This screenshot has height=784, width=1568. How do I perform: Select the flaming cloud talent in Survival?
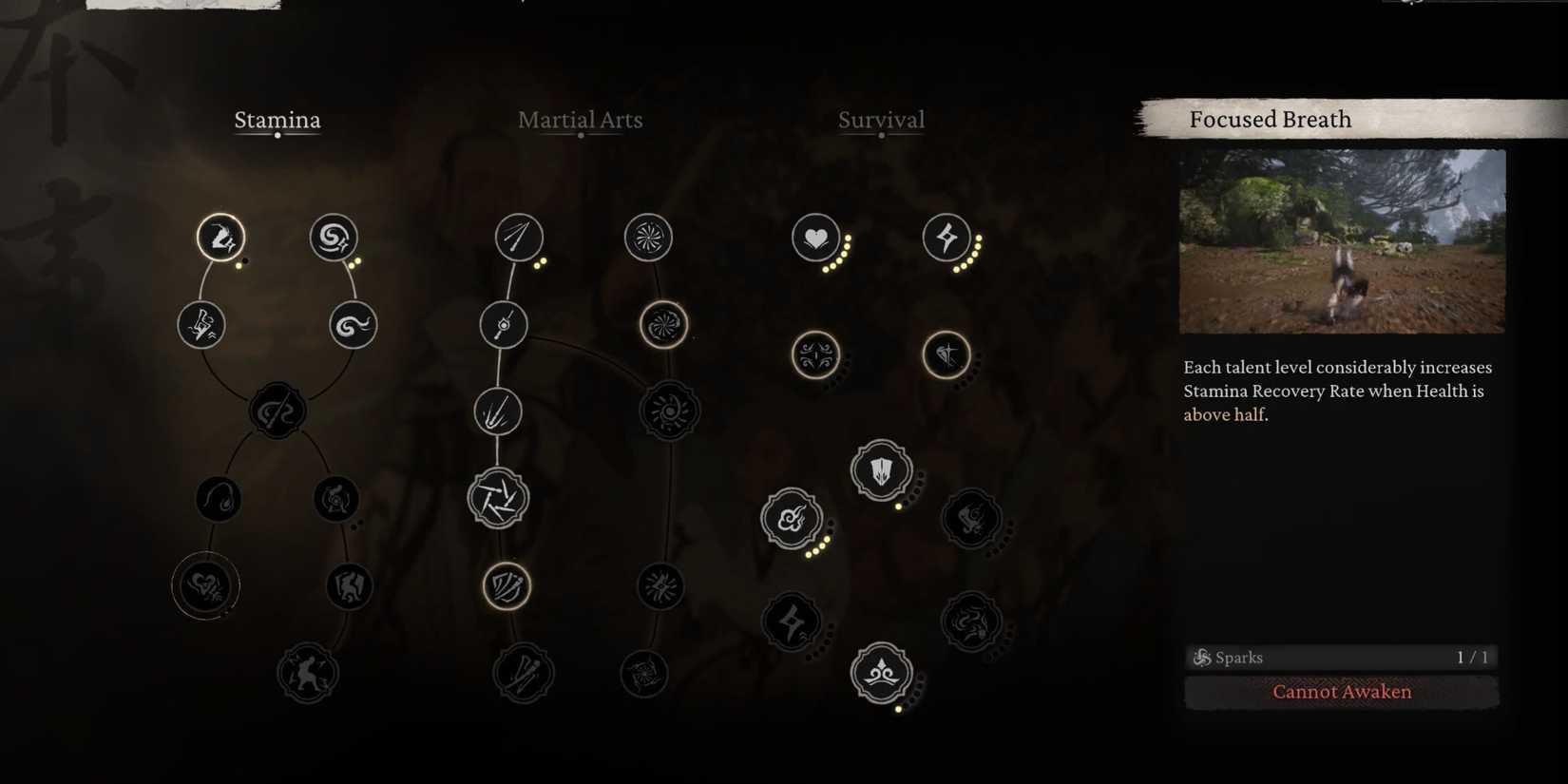(x=791, y=519)
